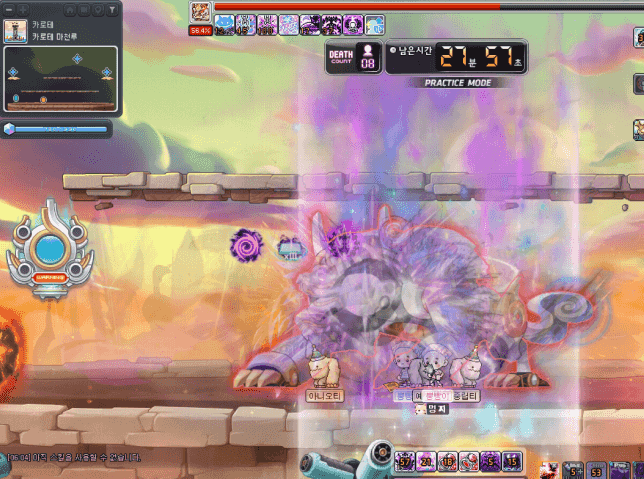Click the chat message line in the chat box
This screenshot has height=479, width=644.
75,457
